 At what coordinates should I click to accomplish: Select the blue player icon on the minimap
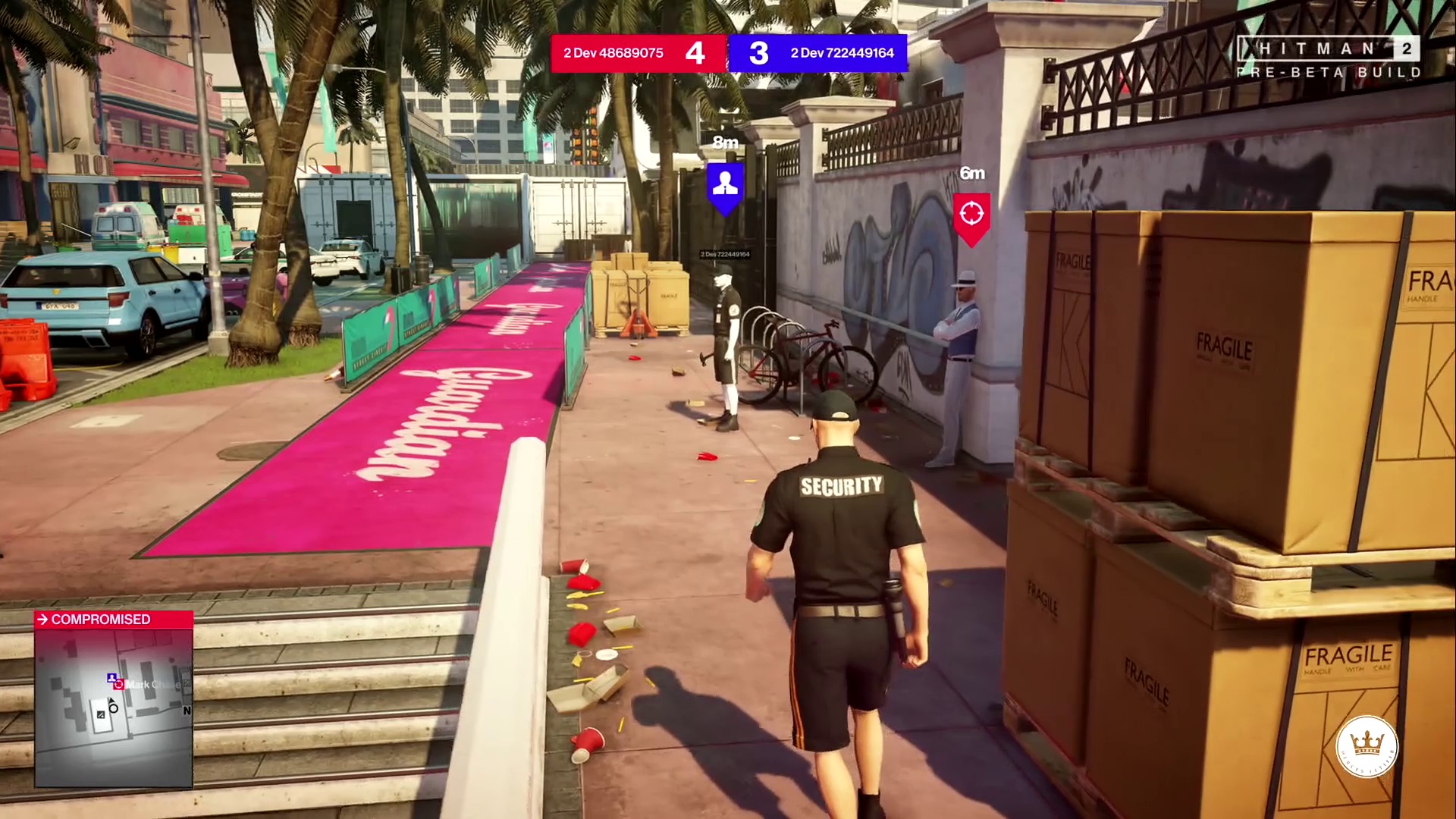[x=111, y=677]
